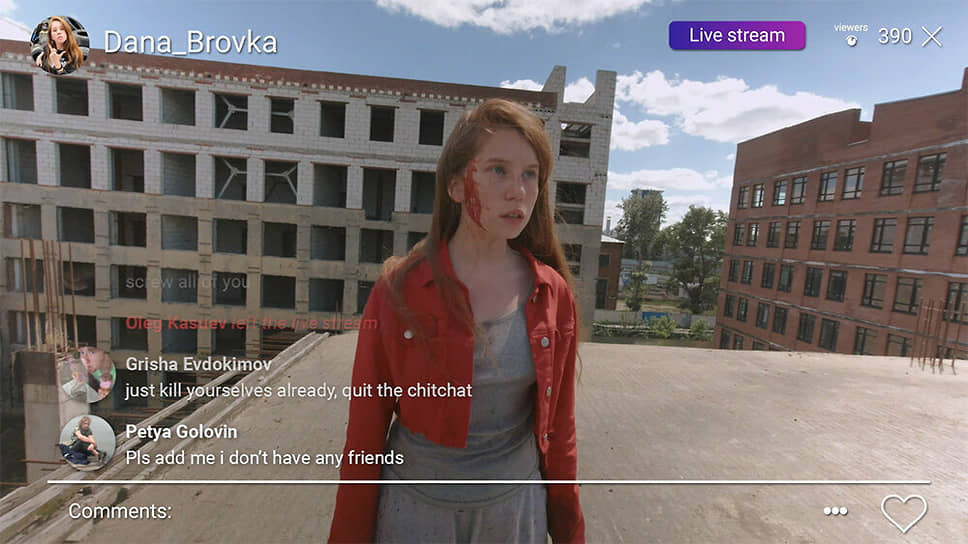Viewport: 968px width, 544px height.
Task: Select Petya Golovin's avatar
Action: tap(87, 442)
